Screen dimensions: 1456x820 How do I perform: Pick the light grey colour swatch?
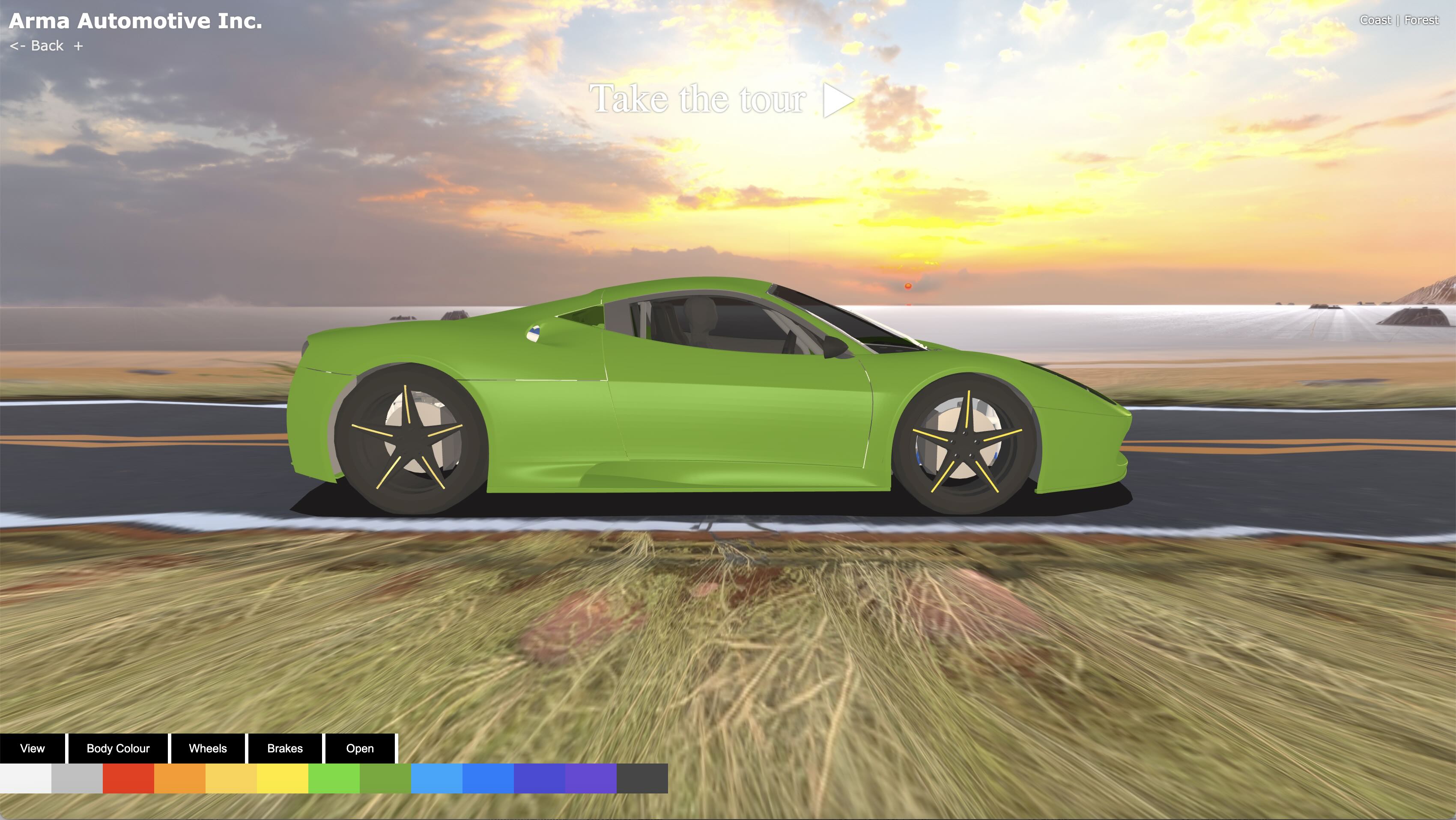click(77, 778)
